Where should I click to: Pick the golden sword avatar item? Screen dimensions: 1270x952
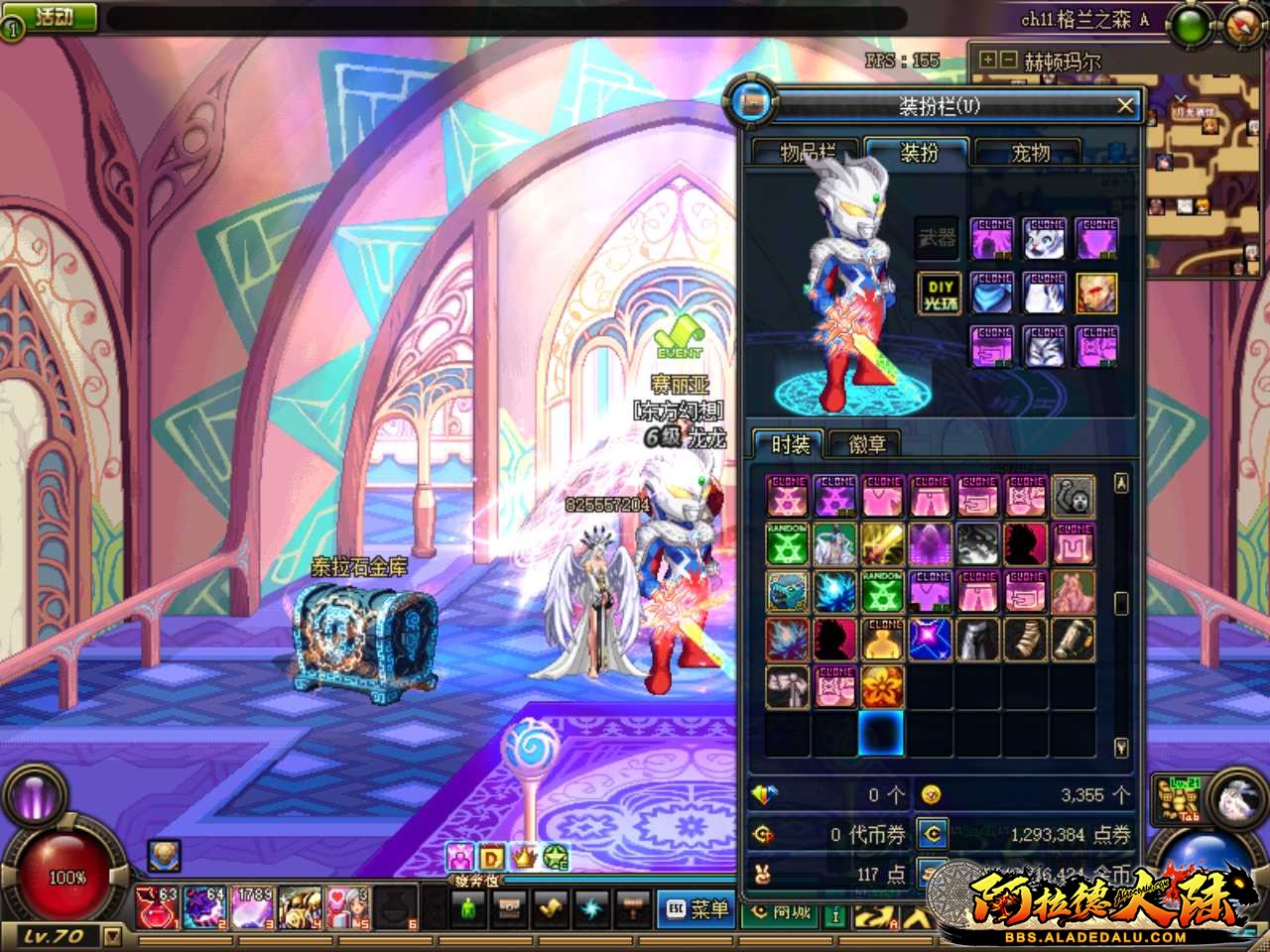click(881, 544)
